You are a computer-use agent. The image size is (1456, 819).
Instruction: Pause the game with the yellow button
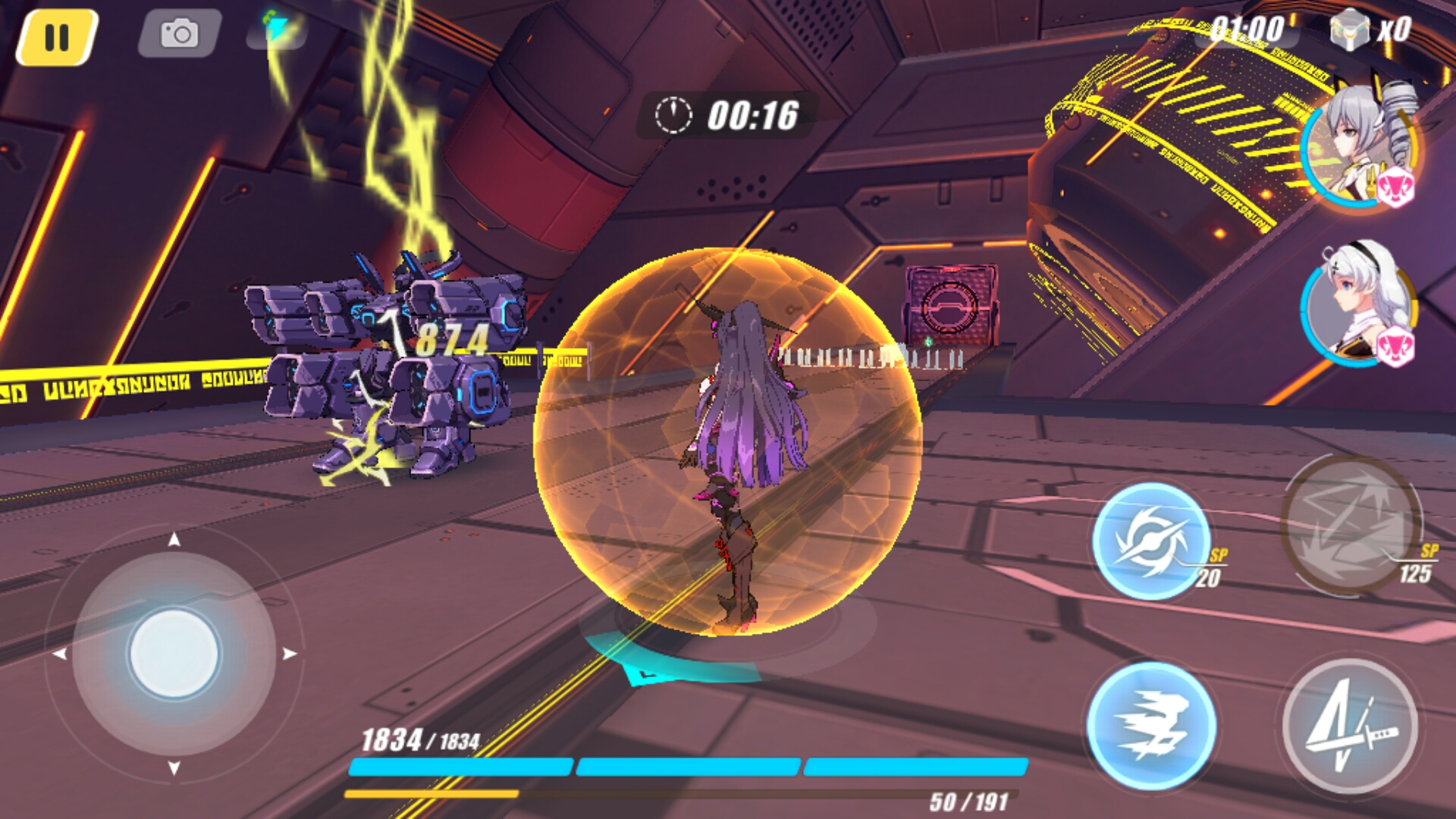[57, 37]
